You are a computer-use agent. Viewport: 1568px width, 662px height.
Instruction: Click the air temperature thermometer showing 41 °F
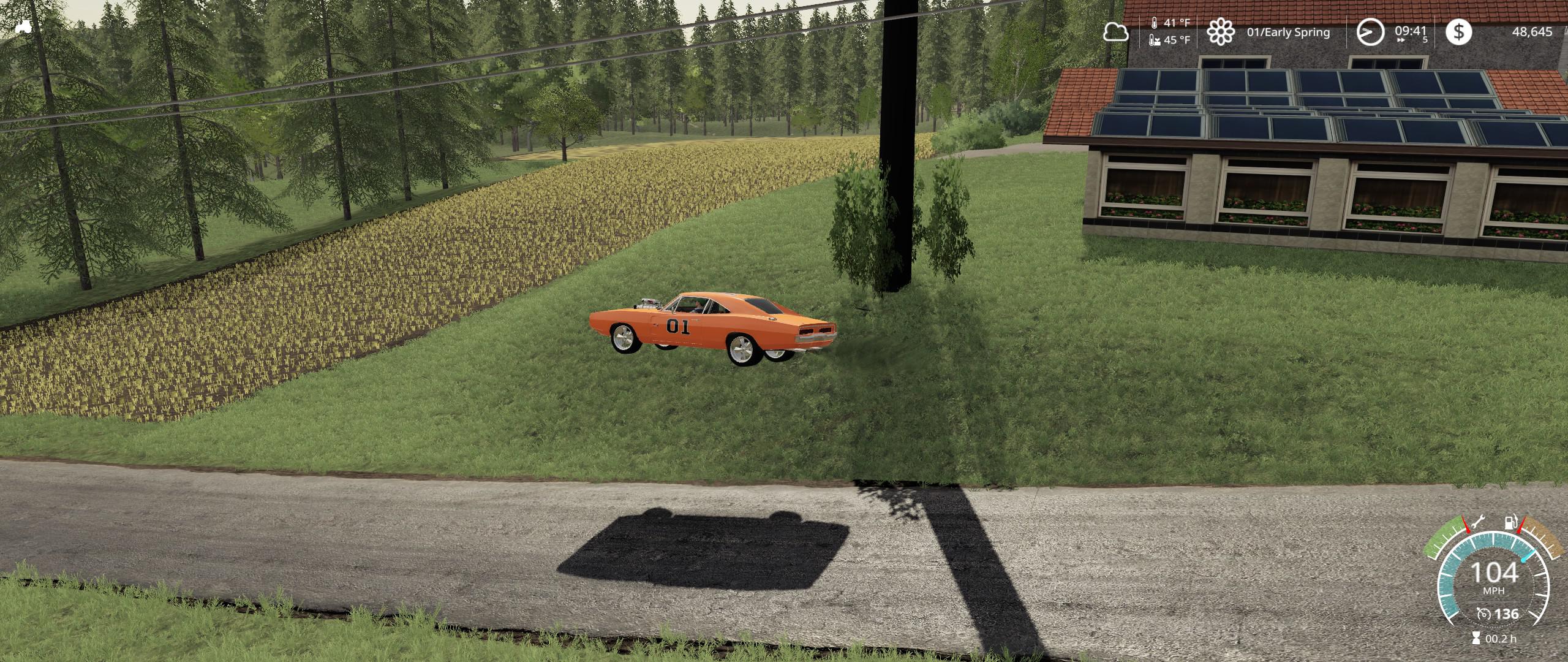click(x=1155, y=23)
